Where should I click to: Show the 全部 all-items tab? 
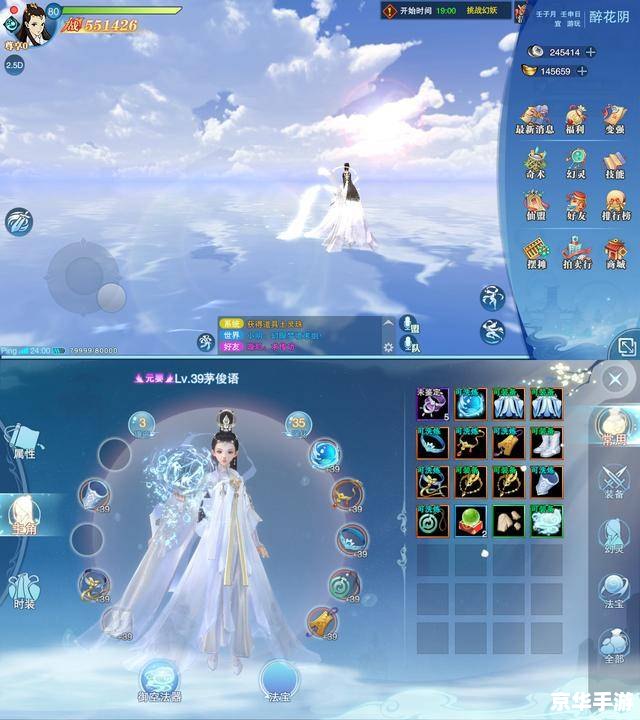[614, 645]
